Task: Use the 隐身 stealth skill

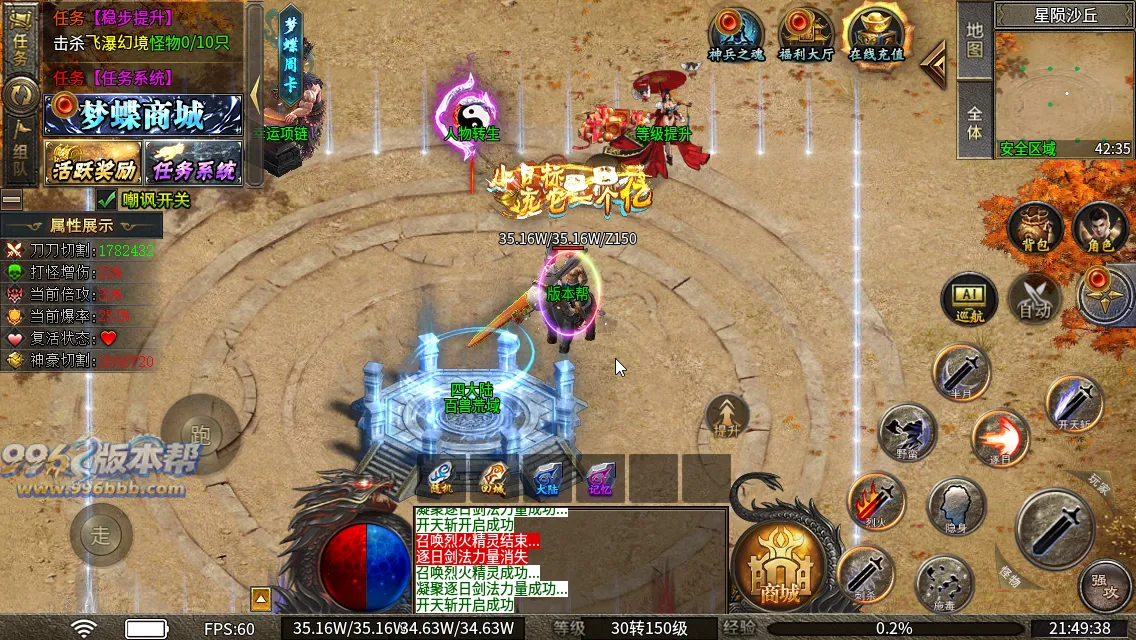Action: [x=956, y=506]
